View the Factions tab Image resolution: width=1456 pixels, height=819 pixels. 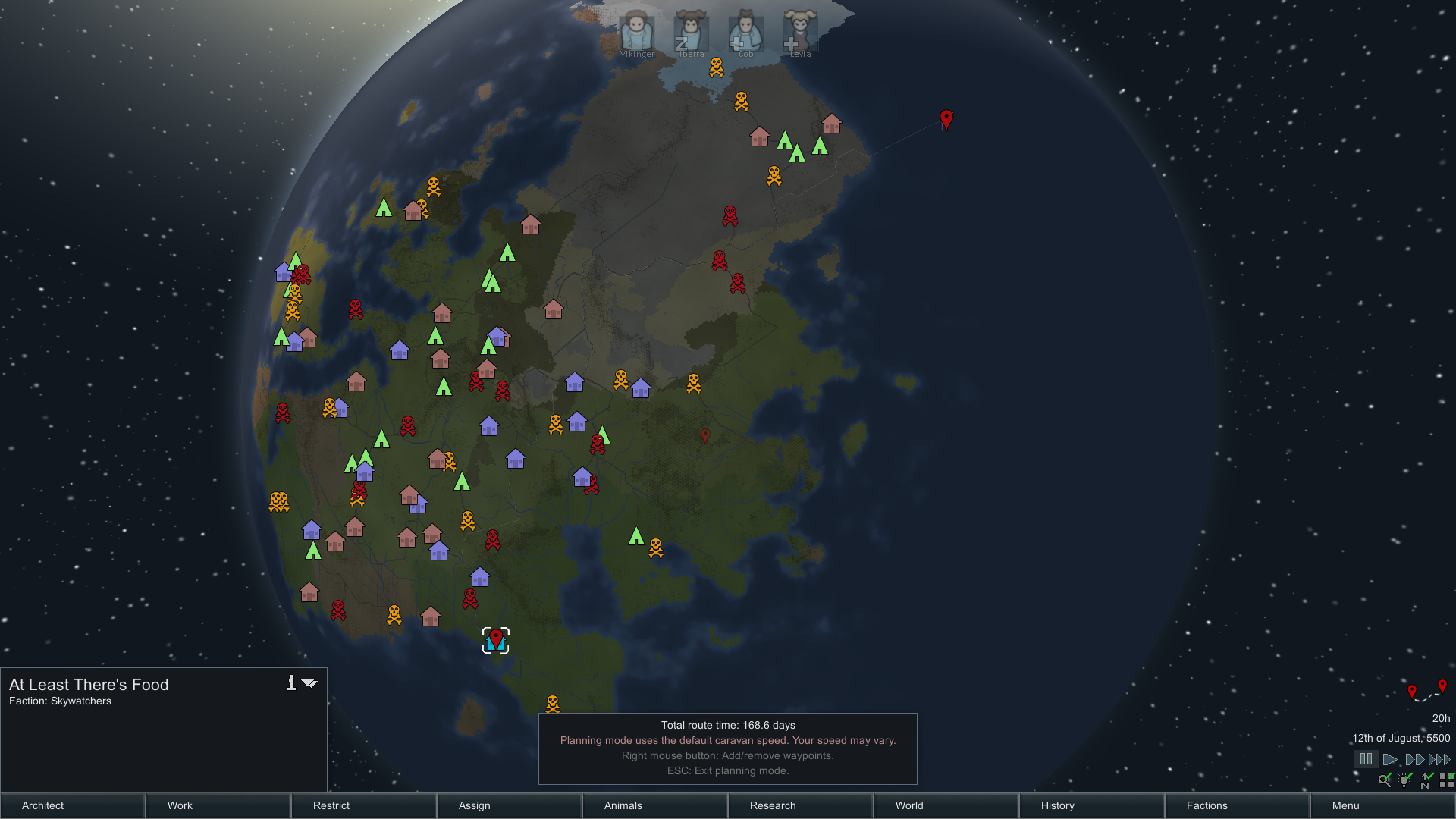1237,805
